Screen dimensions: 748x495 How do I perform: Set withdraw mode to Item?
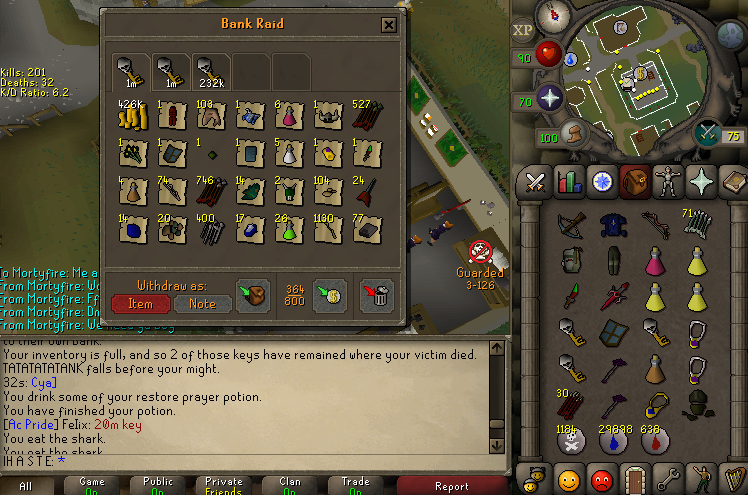pos(141,303)
